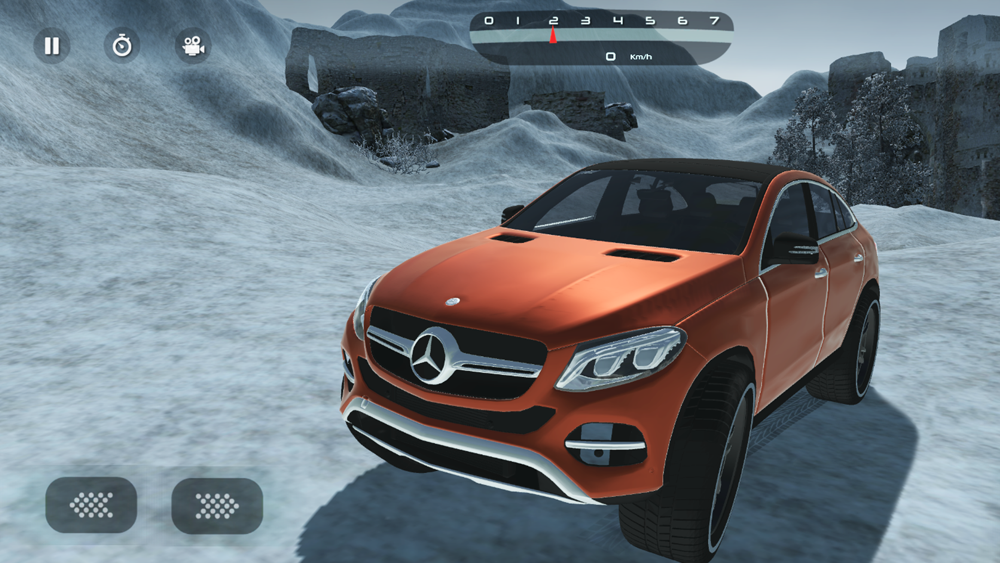
Task: Tap the stopwatch timer icon
Action: click(122, 46)
